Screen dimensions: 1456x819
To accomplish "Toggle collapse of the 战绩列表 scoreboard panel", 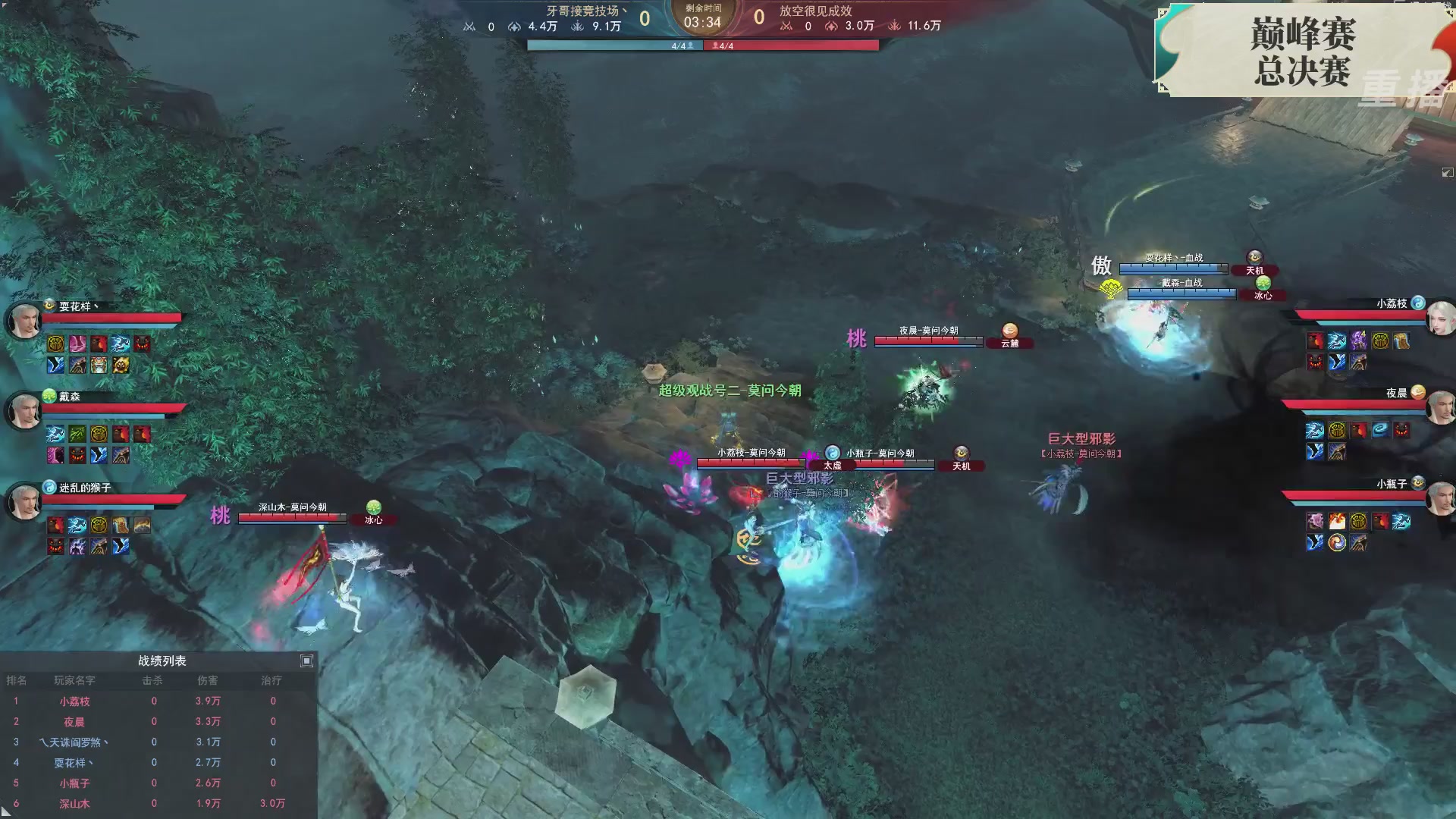I will pos(306,661).
